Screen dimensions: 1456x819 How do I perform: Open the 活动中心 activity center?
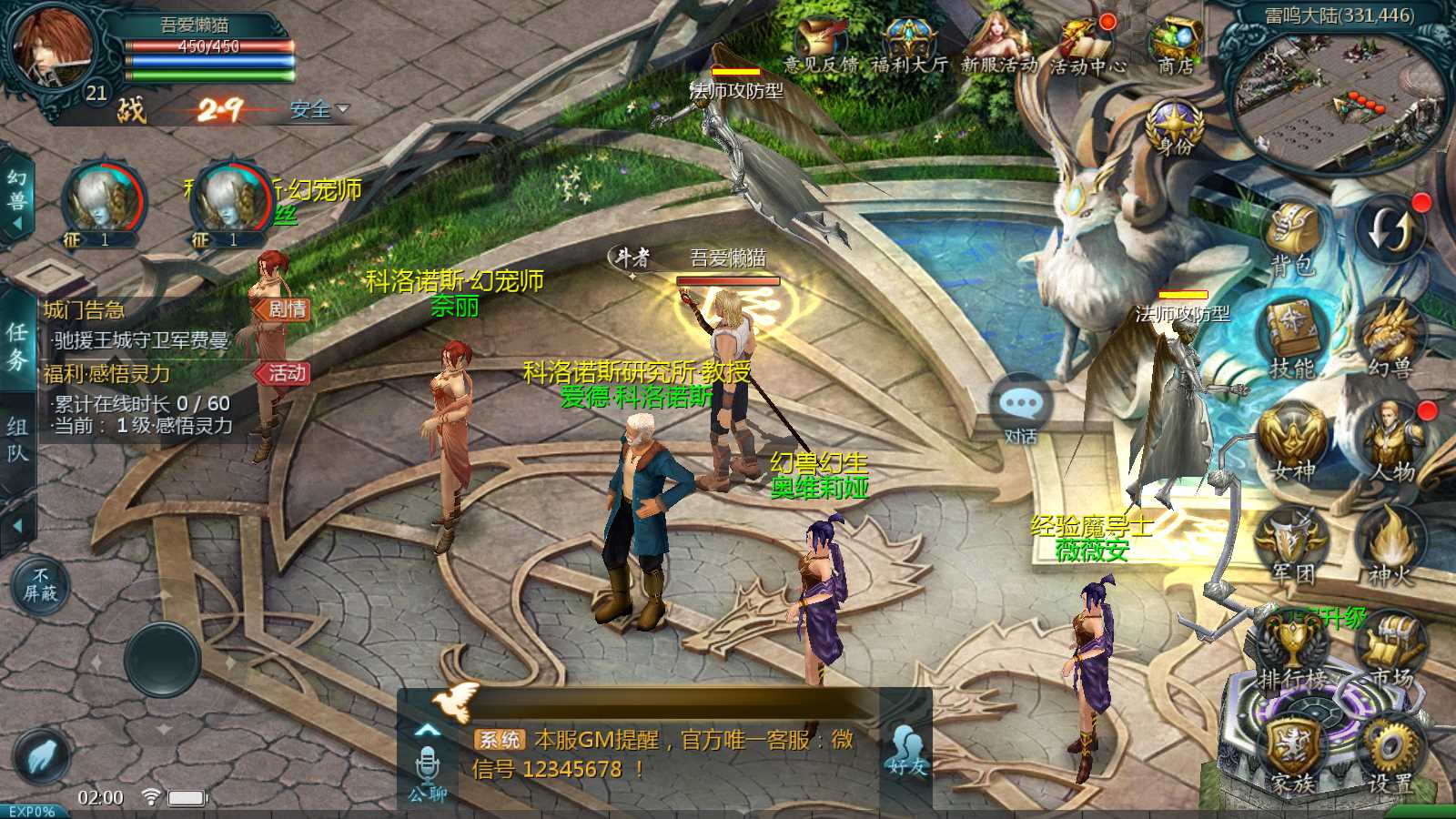click(1087, 45)
